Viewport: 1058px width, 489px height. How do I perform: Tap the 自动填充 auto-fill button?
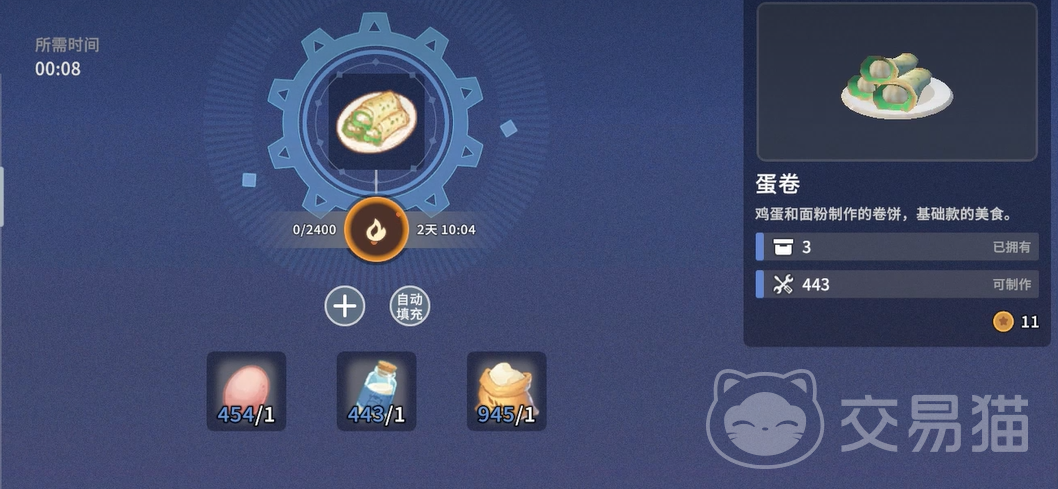coord(409,306)
